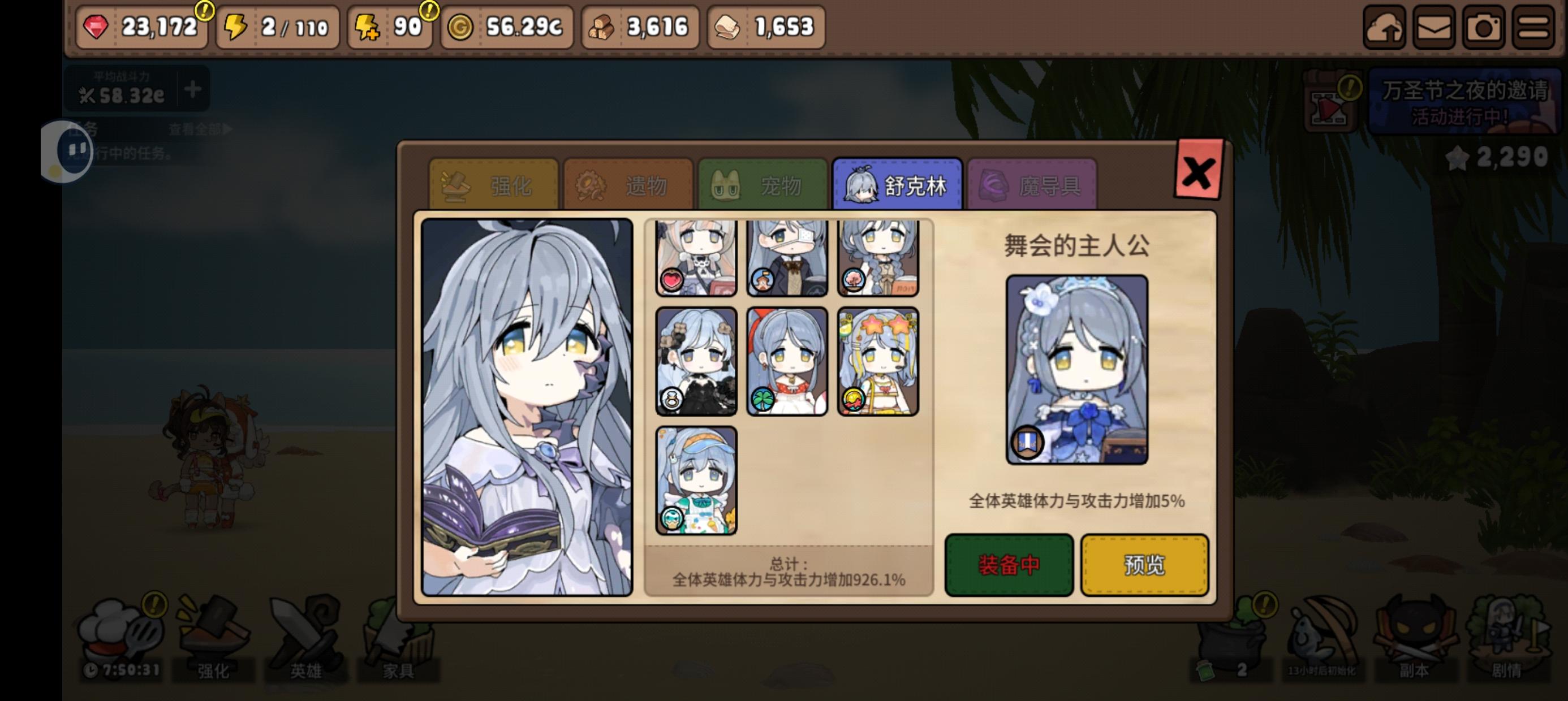Screen dimensions: 1568x701
Task: Open the 强化 anvil forge icon
Action: 213,633
